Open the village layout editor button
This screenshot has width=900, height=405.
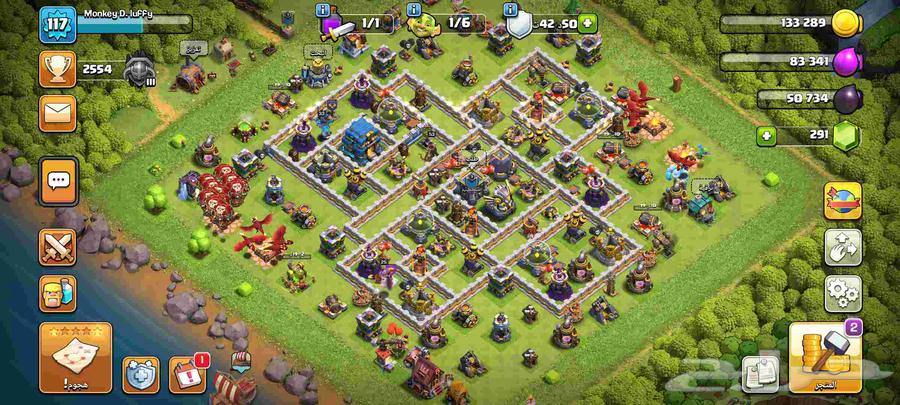842,248
